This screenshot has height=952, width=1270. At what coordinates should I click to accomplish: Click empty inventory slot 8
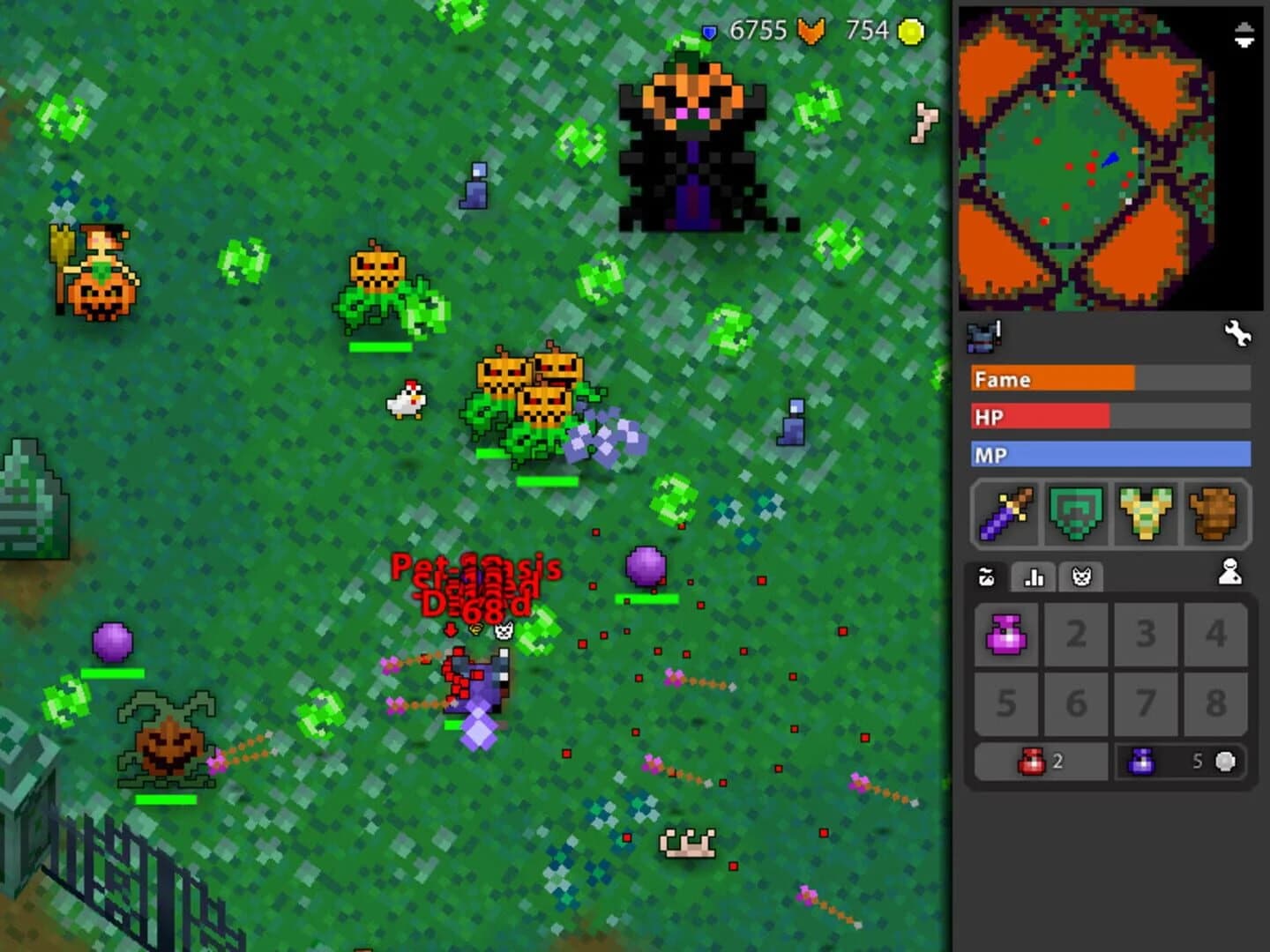(x=1214, y=703)
